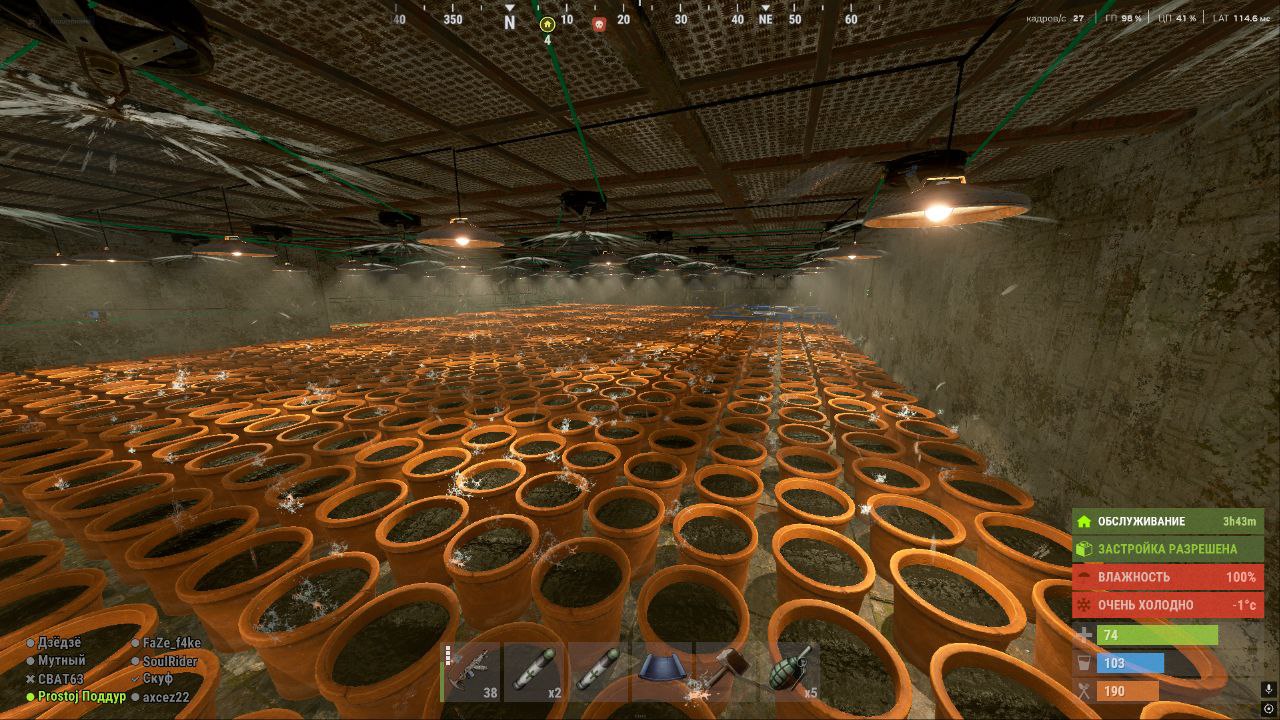Select teammate Скуф in the team list
The height and width of the screenshot is (720, 1280).
tap(157, 679)
